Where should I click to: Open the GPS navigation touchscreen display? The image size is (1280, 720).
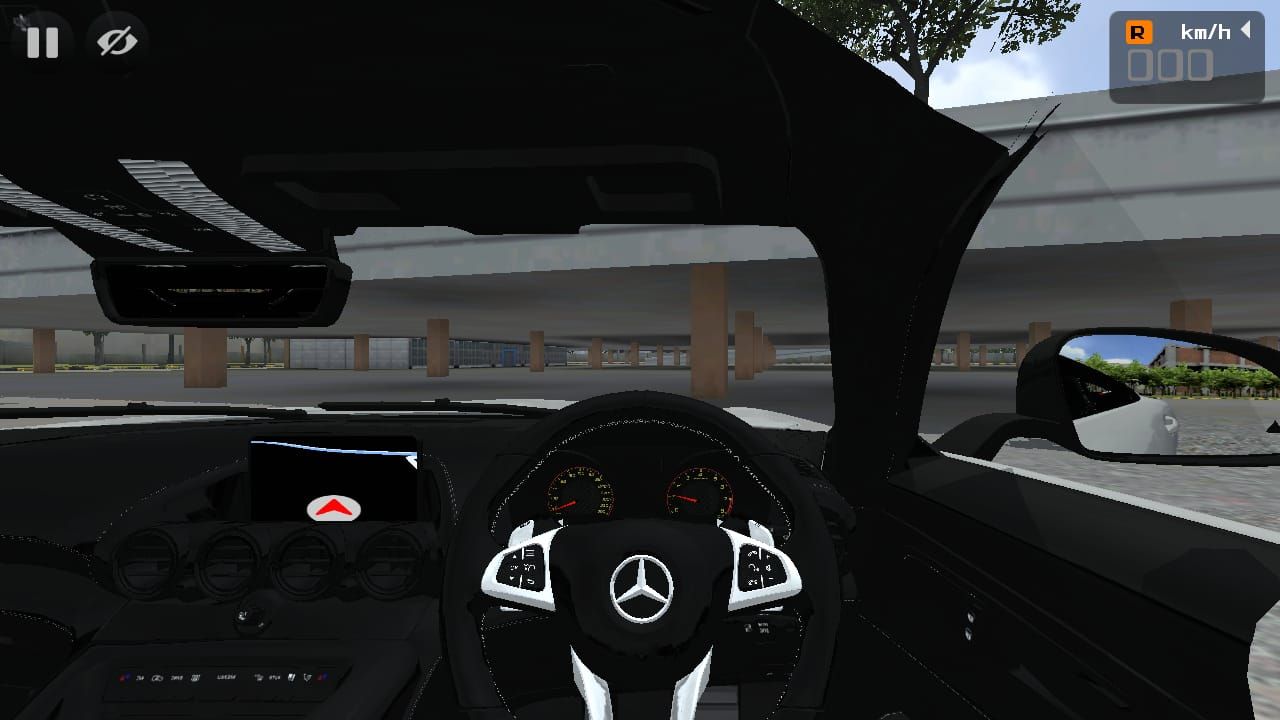point(335,478)
